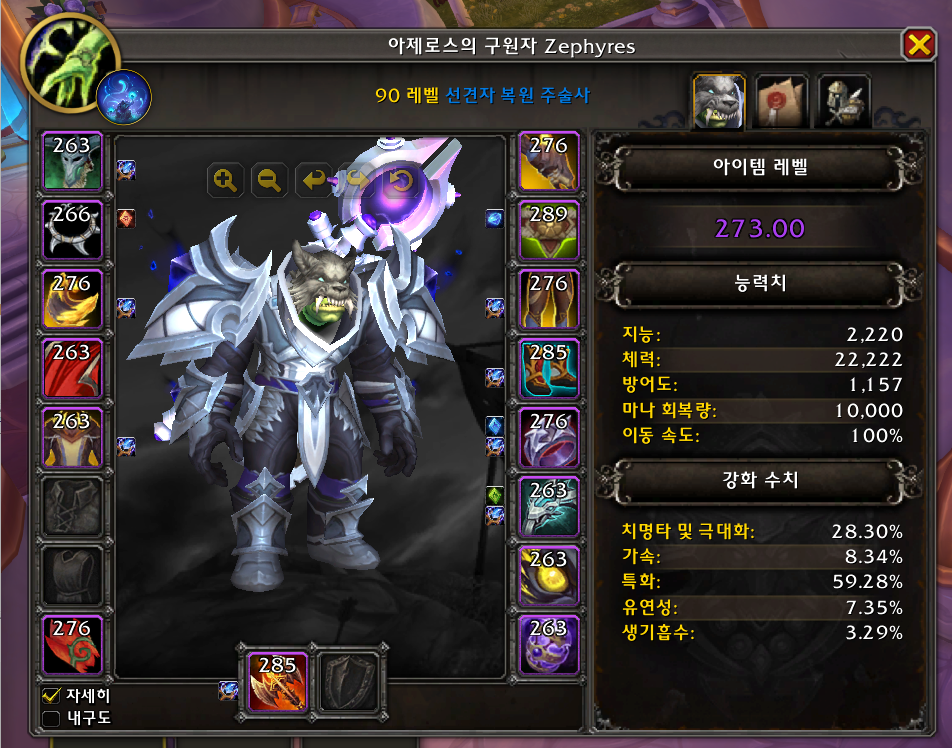The height and width of the screenshot is (748, 952).
Task: Zoom in on the character model
Action: click(225, 181)
